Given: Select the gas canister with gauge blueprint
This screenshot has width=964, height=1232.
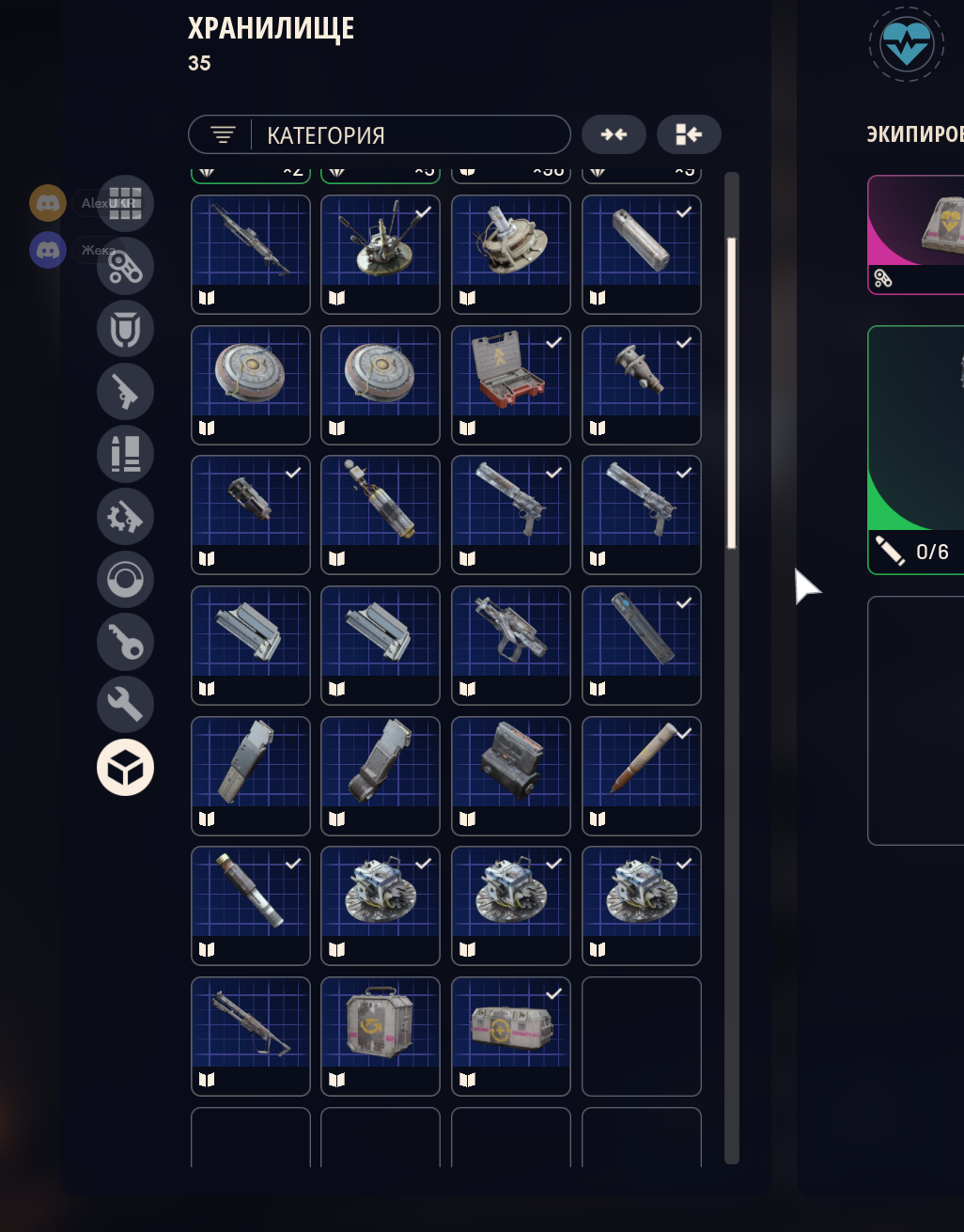Looking at the screenshot, I should point(381,514).
